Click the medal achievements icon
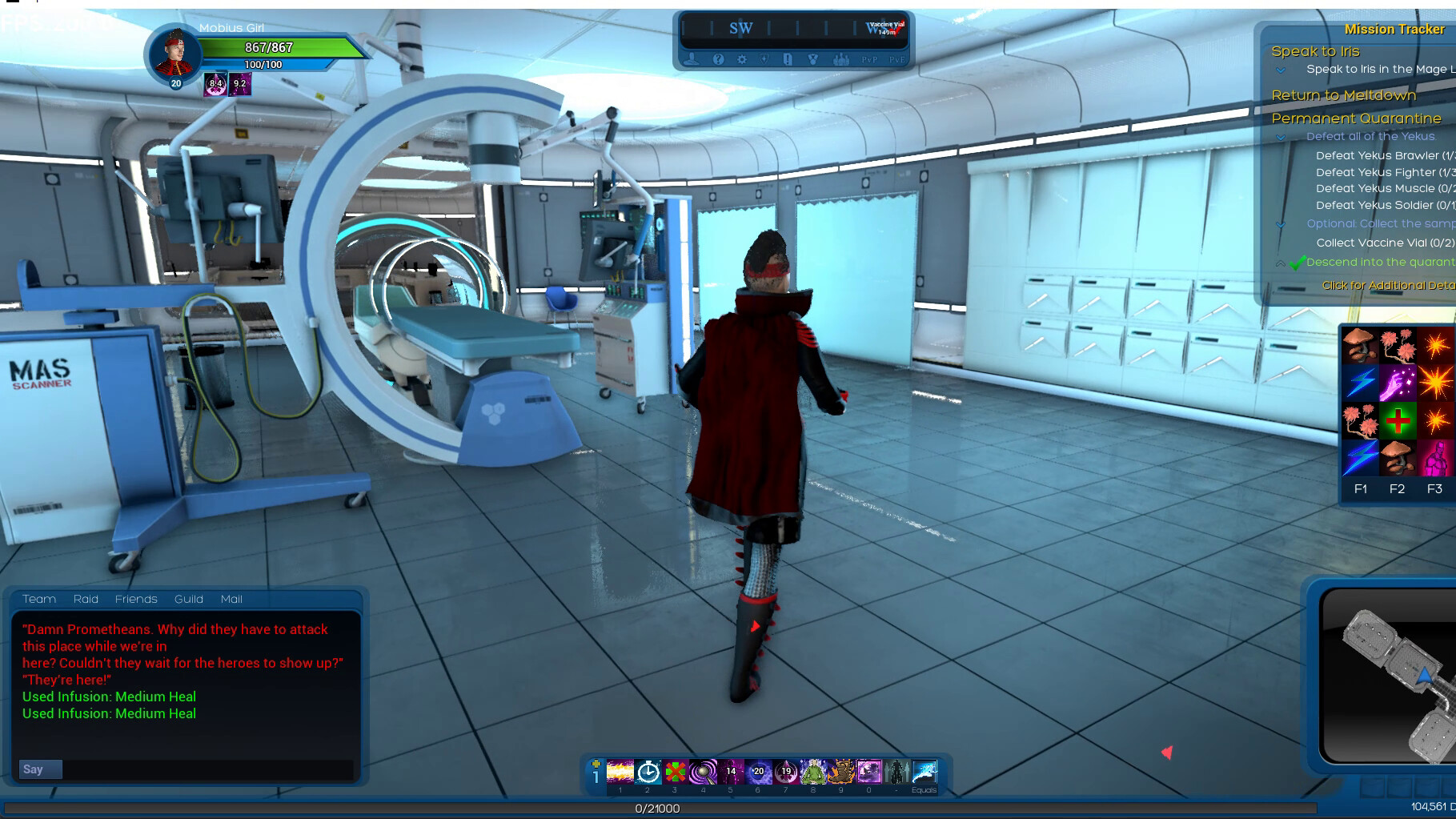Image resolution: width=1456 pixels, height=819 pixels. 813,59
